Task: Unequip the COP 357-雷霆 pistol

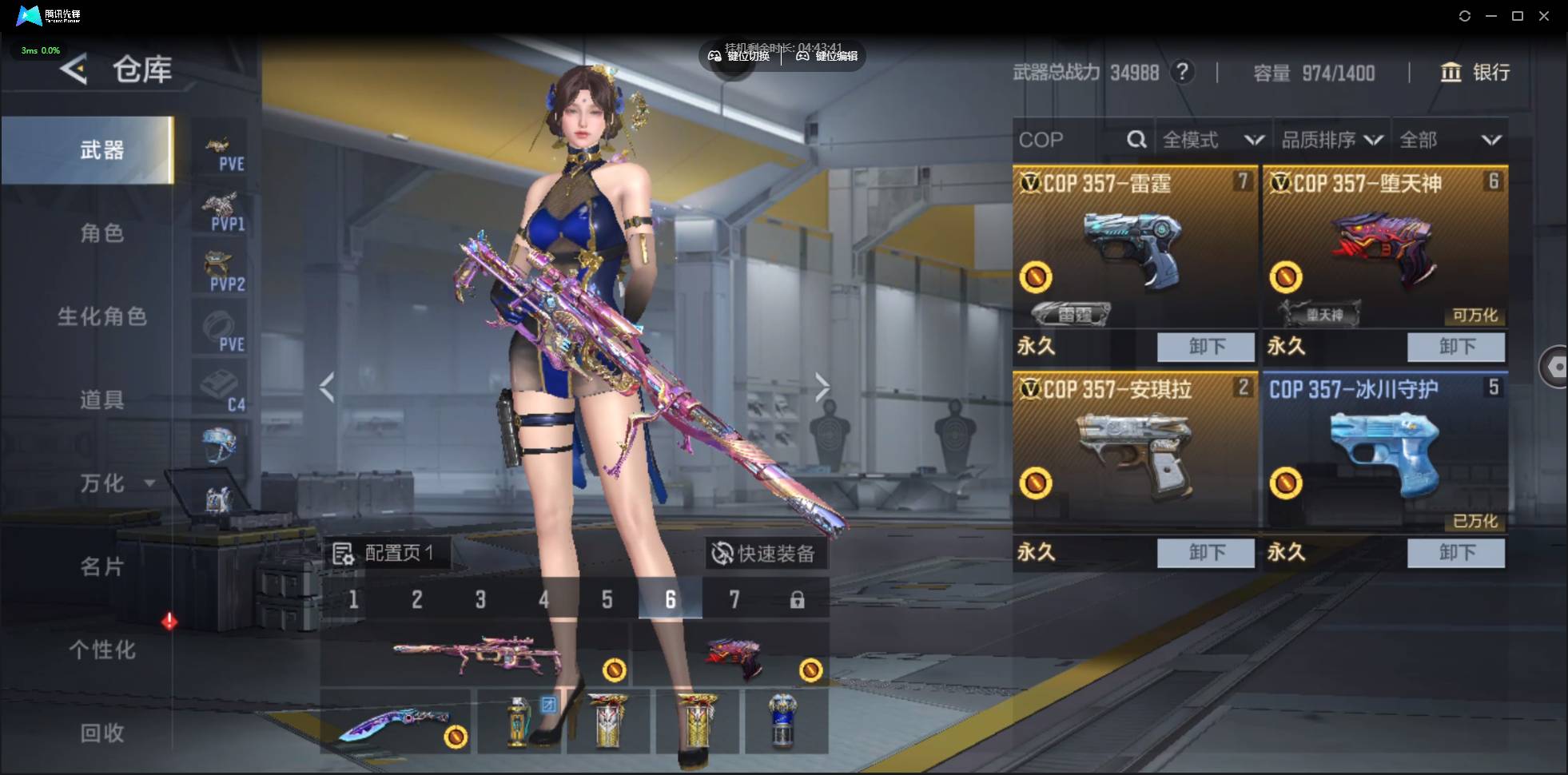Action: [1205, 347]
